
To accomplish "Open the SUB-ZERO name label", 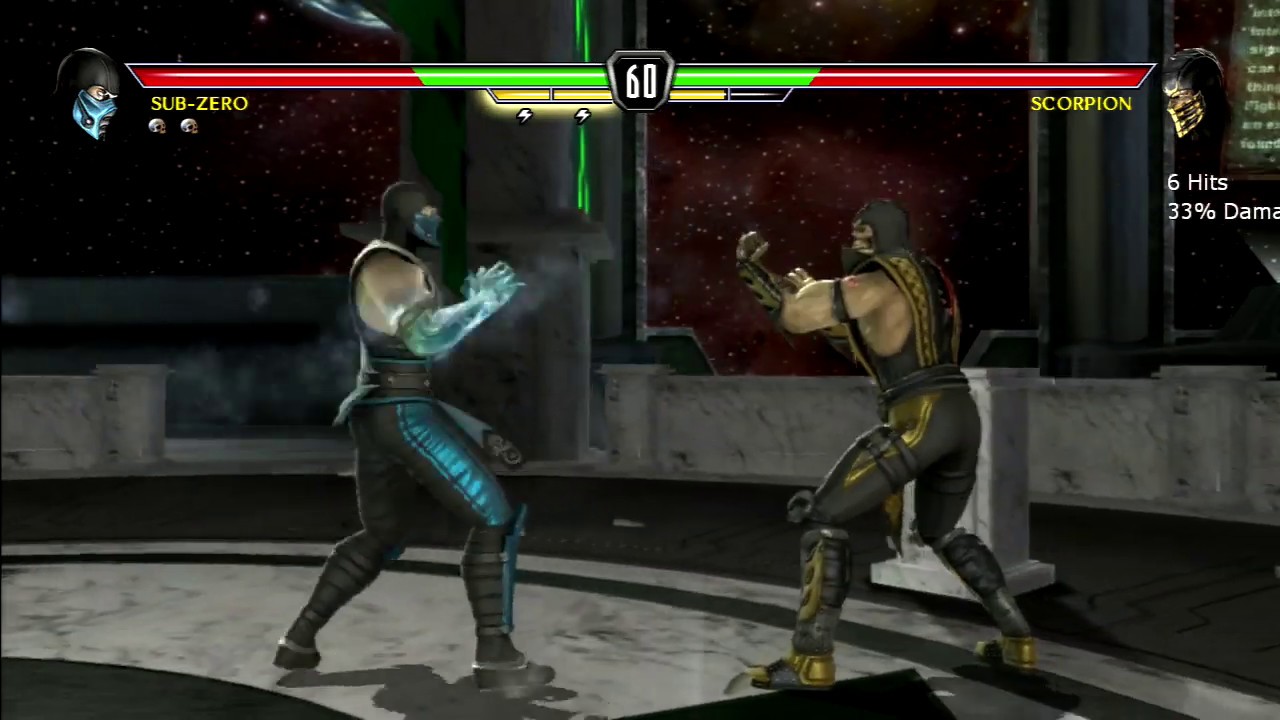I will 198,103.
